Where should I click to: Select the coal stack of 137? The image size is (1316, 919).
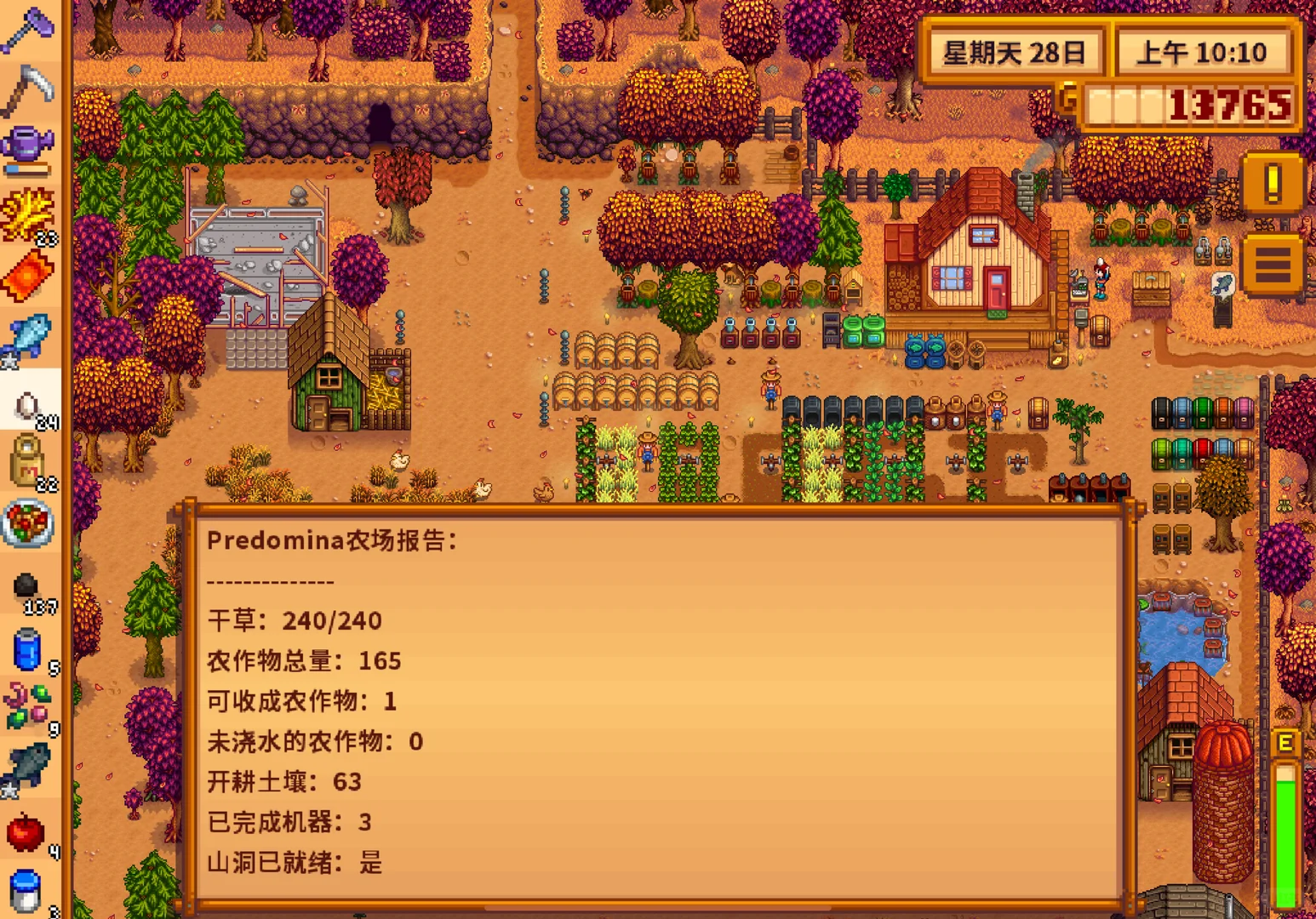[30, 587]
